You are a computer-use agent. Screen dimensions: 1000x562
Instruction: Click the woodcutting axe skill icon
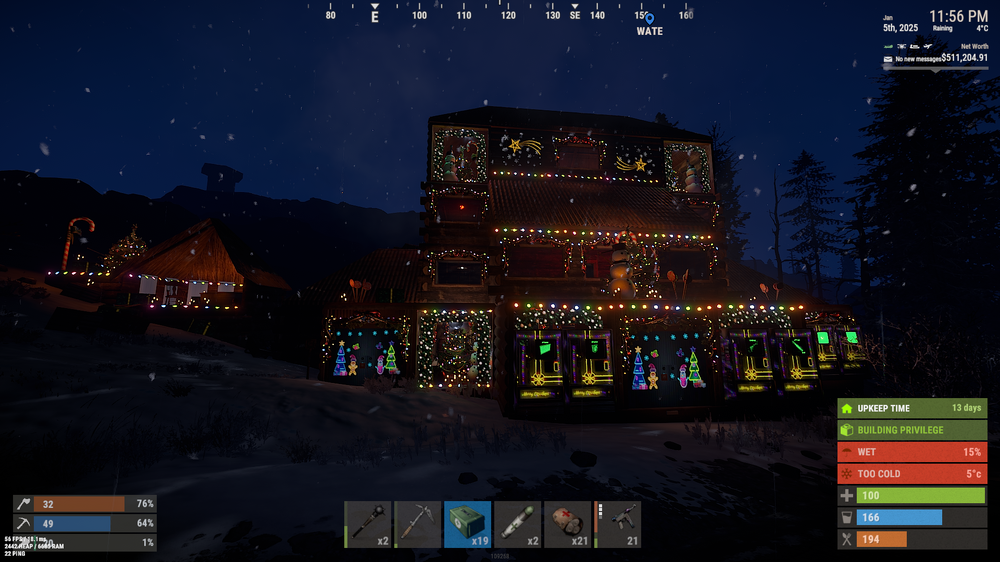click(22, 504)
